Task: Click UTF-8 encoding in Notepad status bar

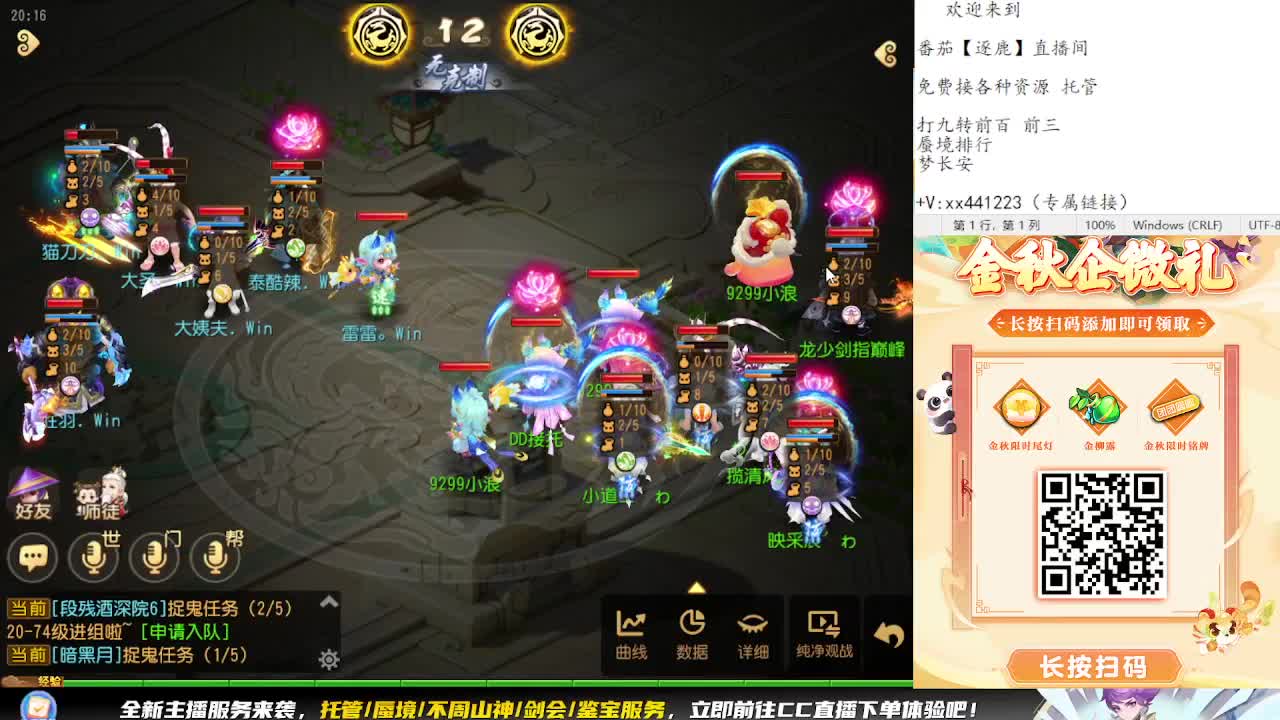Action: point(1262,225)
